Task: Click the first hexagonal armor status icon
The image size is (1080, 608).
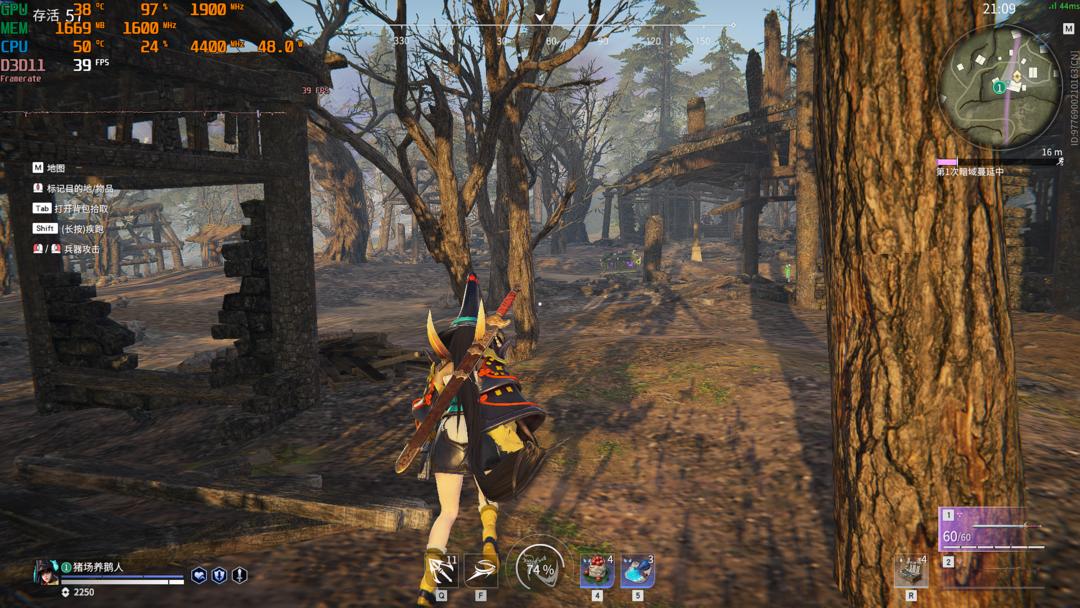Action: pos(199,575)
